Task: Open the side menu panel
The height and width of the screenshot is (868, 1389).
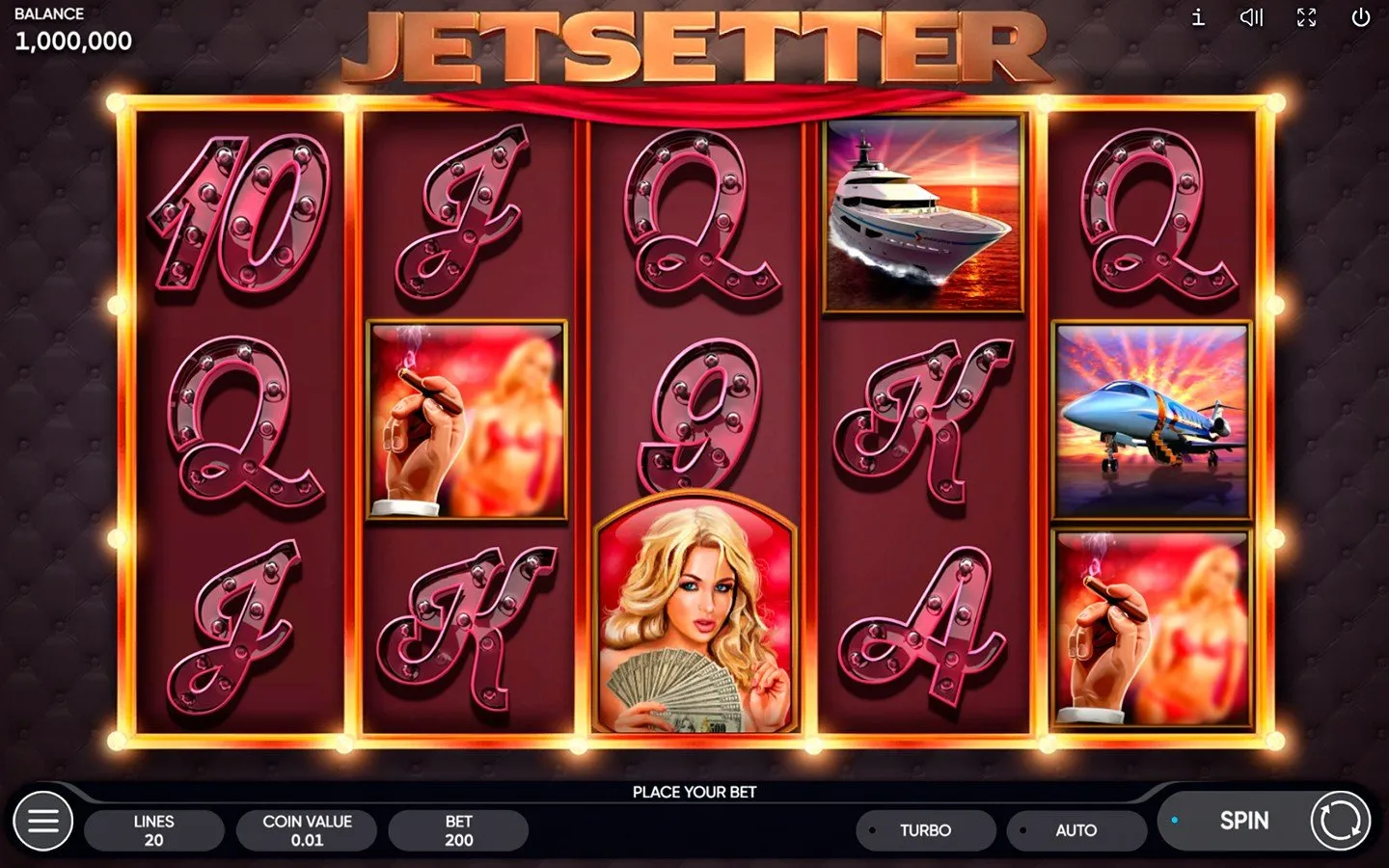Action: 43,821
